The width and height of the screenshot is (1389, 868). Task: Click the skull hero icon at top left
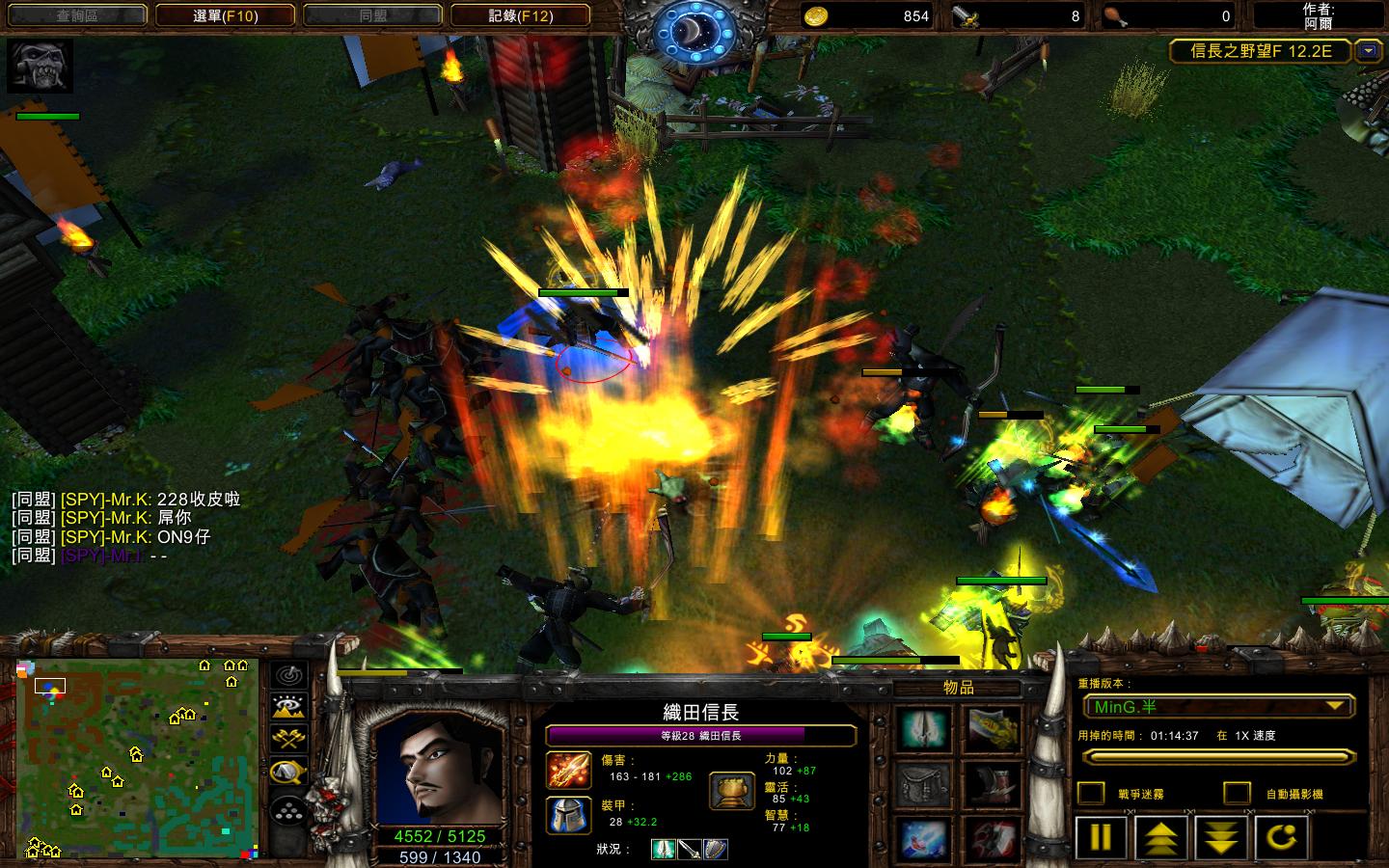41,66
